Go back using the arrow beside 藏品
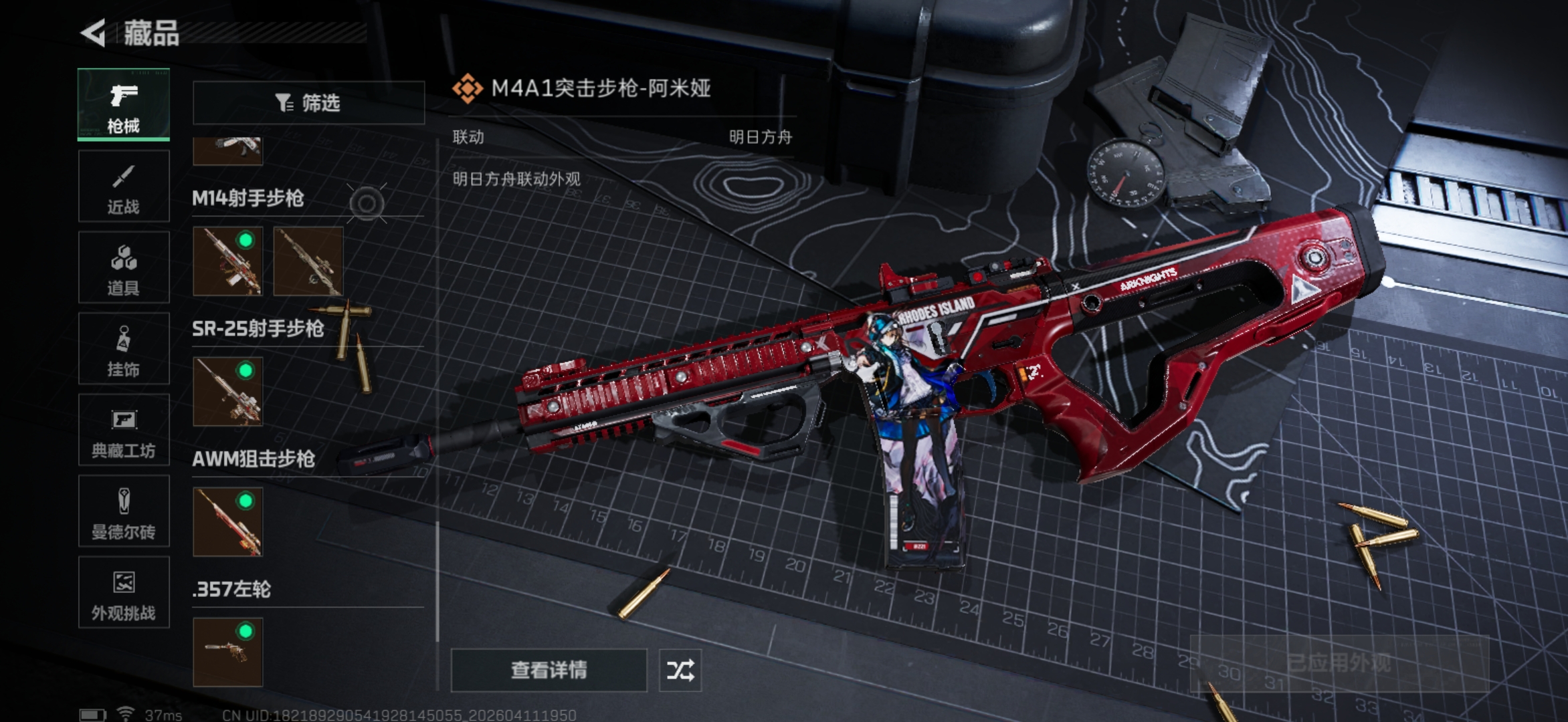This screenshot has height=722, width=1568. click(93, 33)
